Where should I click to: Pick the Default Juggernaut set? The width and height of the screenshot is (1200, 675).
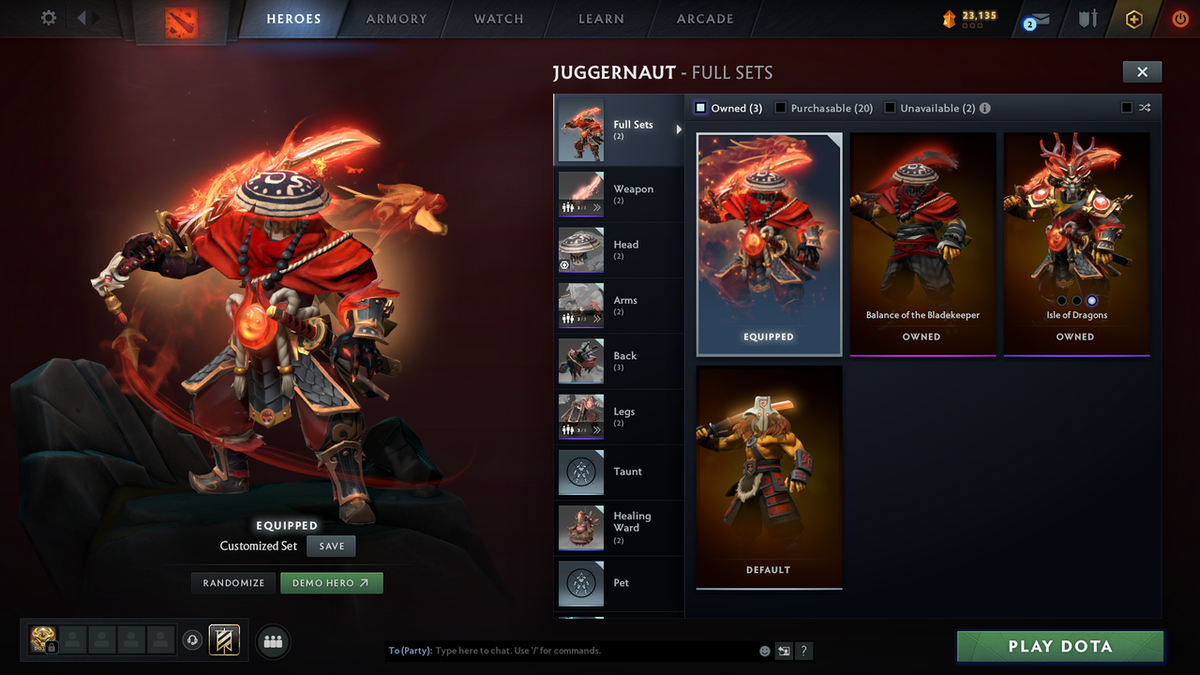click(x=769, y=475)
